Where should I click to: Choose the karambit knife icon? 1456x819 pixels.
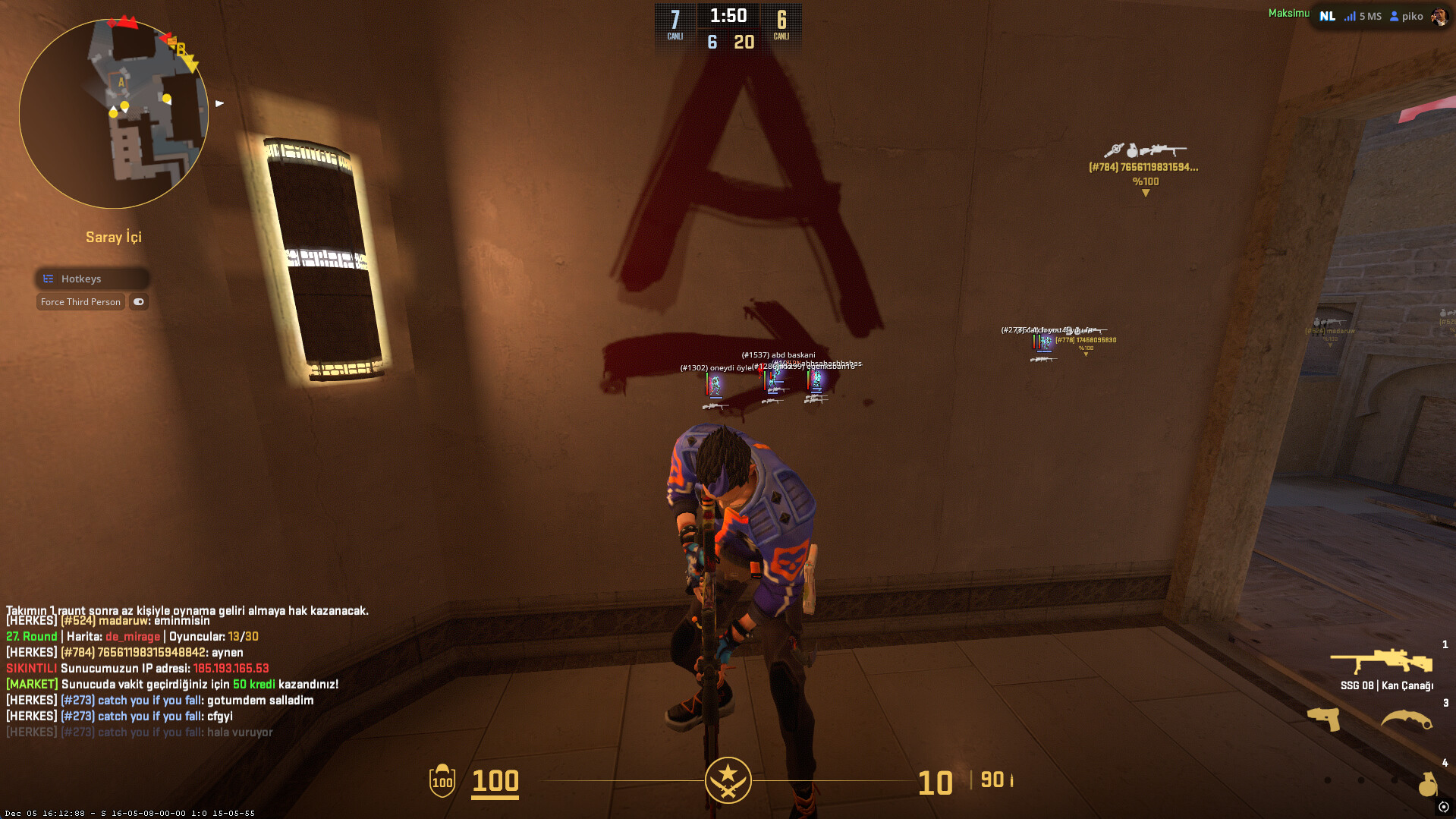pyautogui.click(x=1406, y=720)
